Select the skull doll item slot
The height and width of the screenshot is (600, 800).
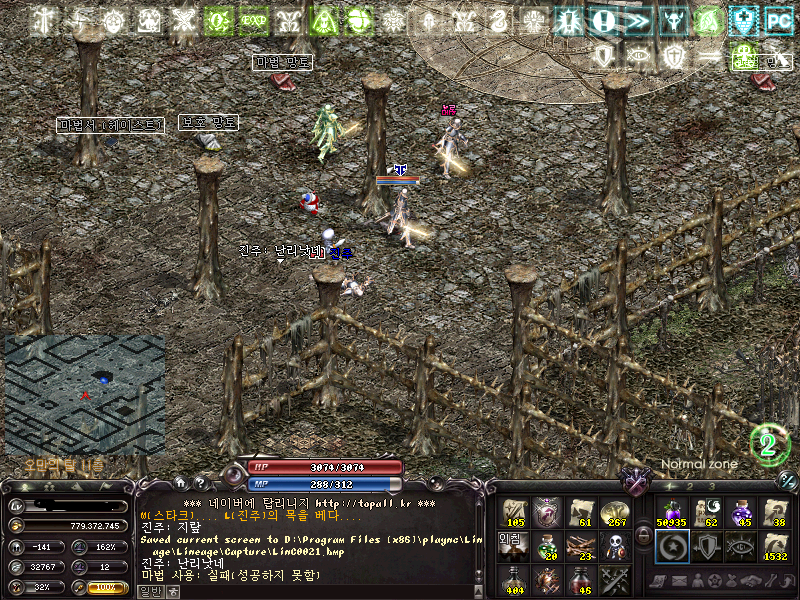(x=614, y=546)
